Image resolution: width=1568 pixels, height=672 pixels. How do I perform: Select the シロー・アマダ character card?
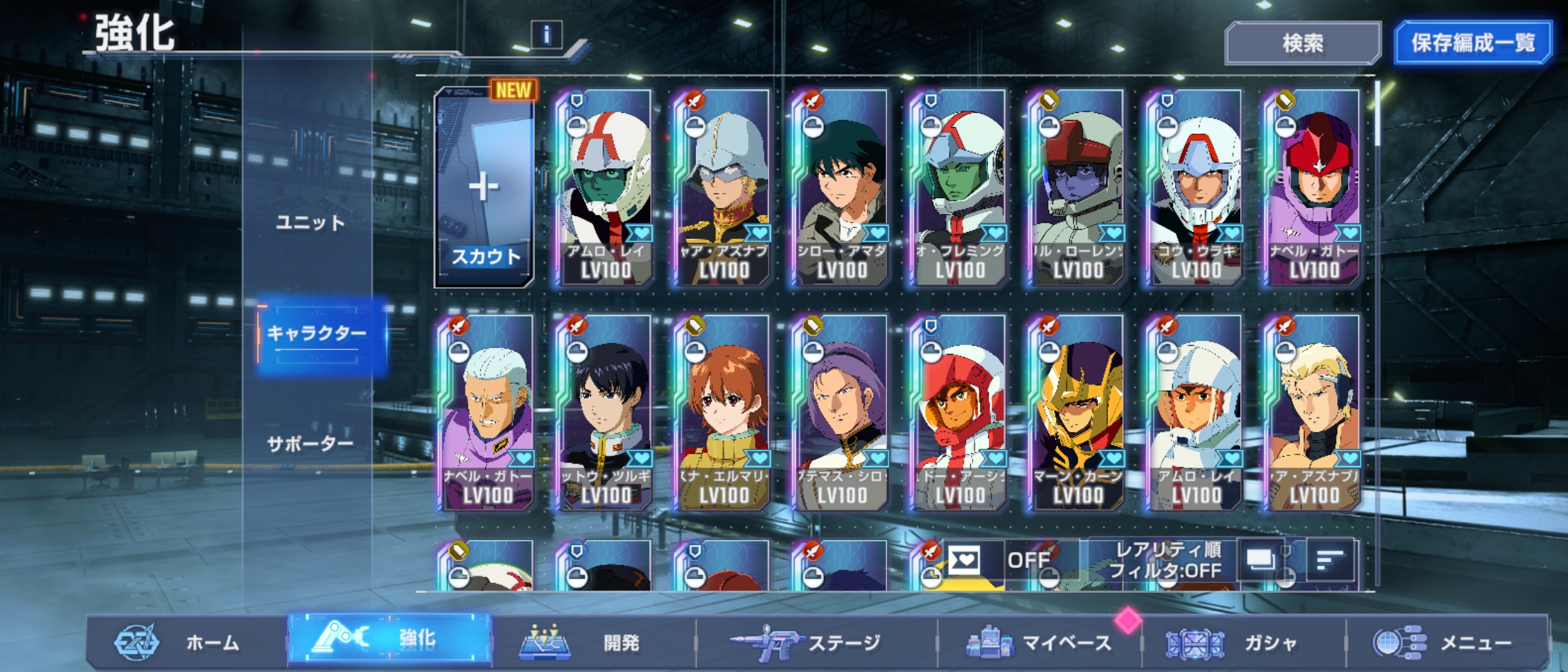click(x=841, y=187)
